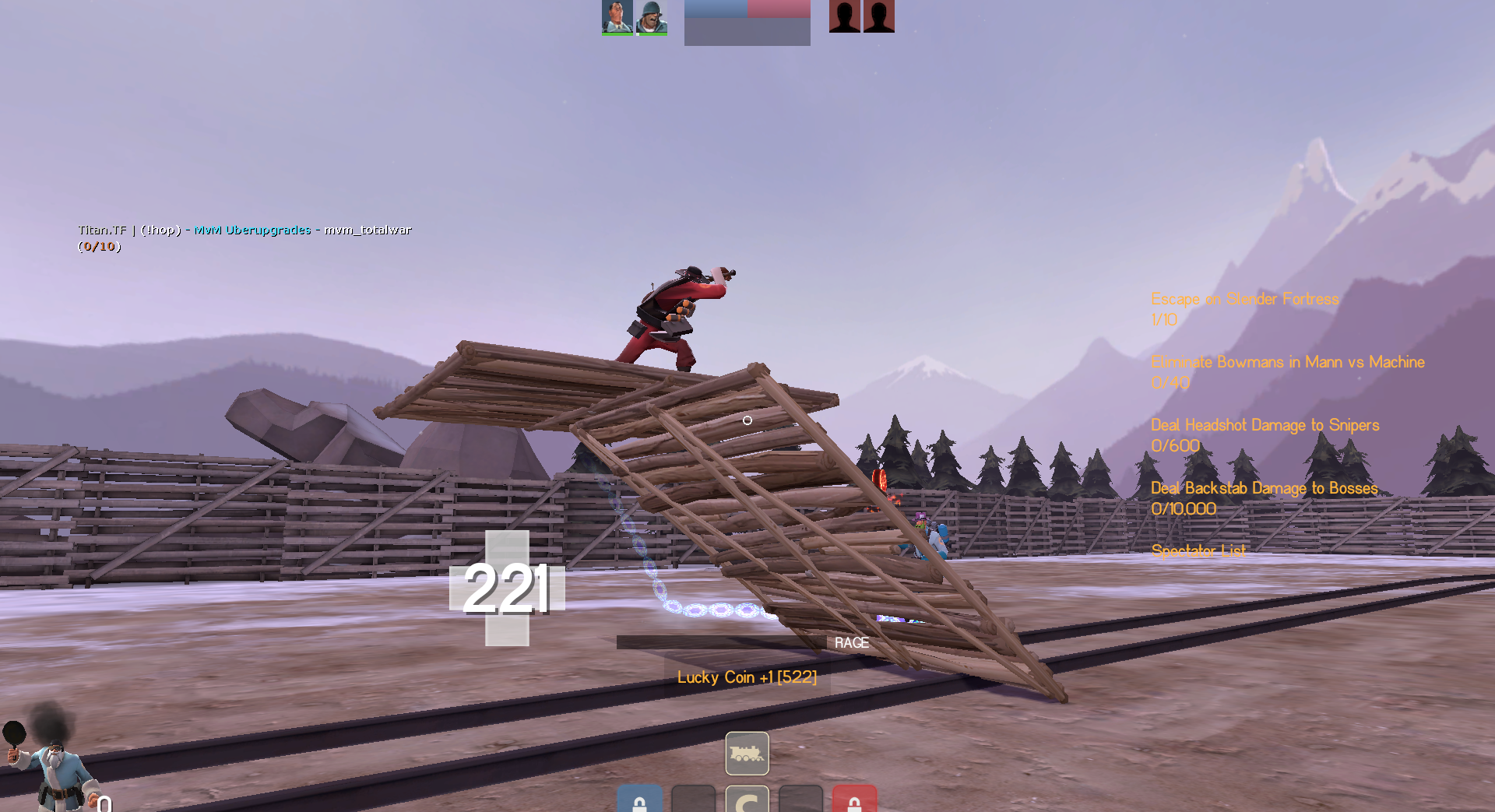Viewport: 1495px width, 812px height.
Task: Open the Escape on Slender Fortress objective
Action: pos(1244,299)
